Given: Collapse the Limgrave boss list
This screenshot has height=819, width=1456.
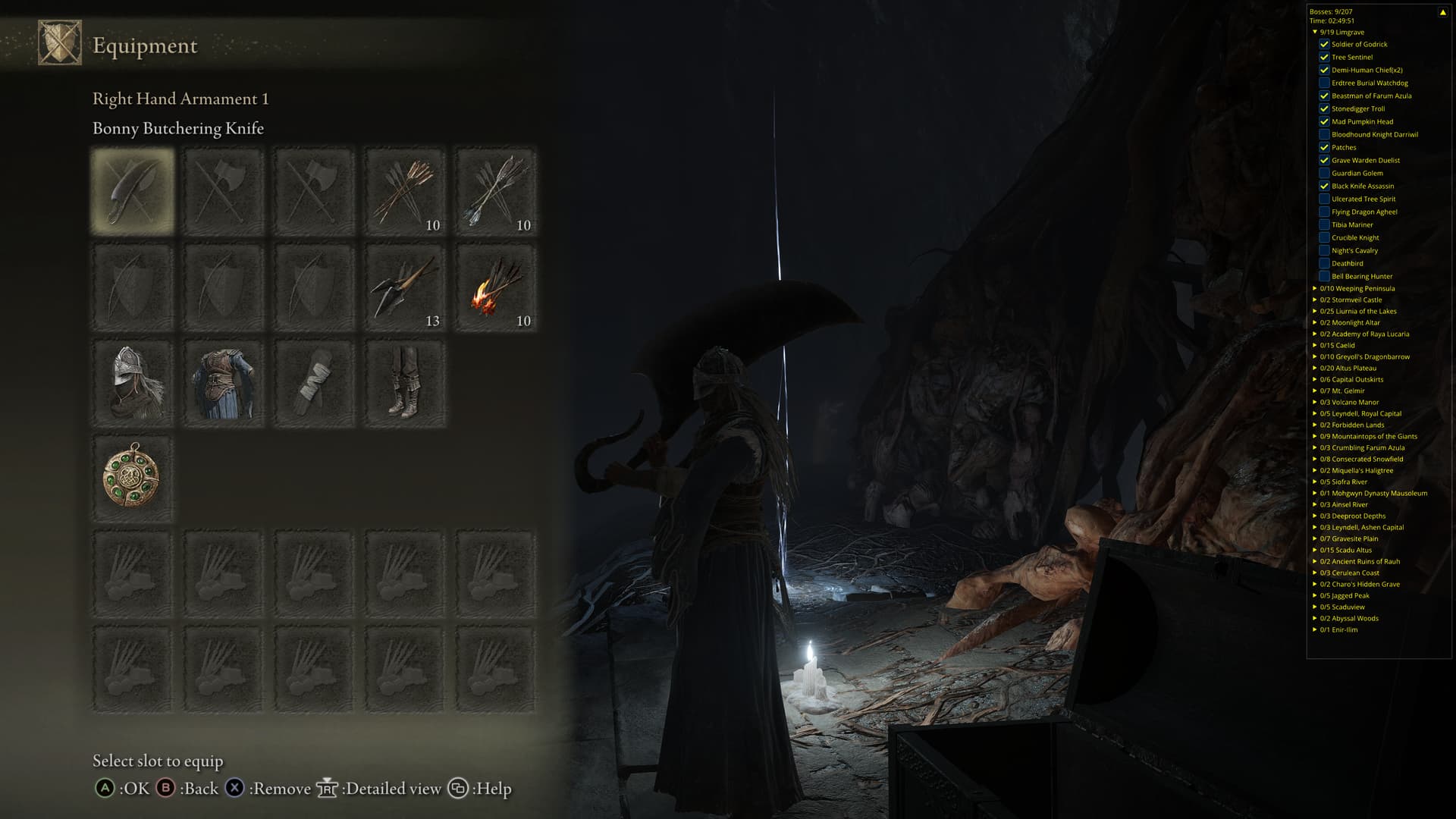Looking at the screenshot, I should click(1315, 32).
